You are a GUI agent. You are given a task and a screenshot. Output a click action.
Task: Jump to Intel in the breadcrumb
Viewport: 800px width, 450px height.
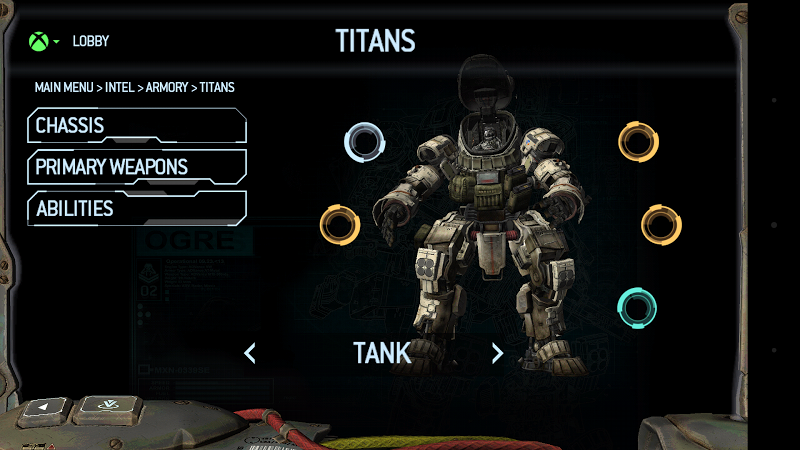(x=118, y=88)
